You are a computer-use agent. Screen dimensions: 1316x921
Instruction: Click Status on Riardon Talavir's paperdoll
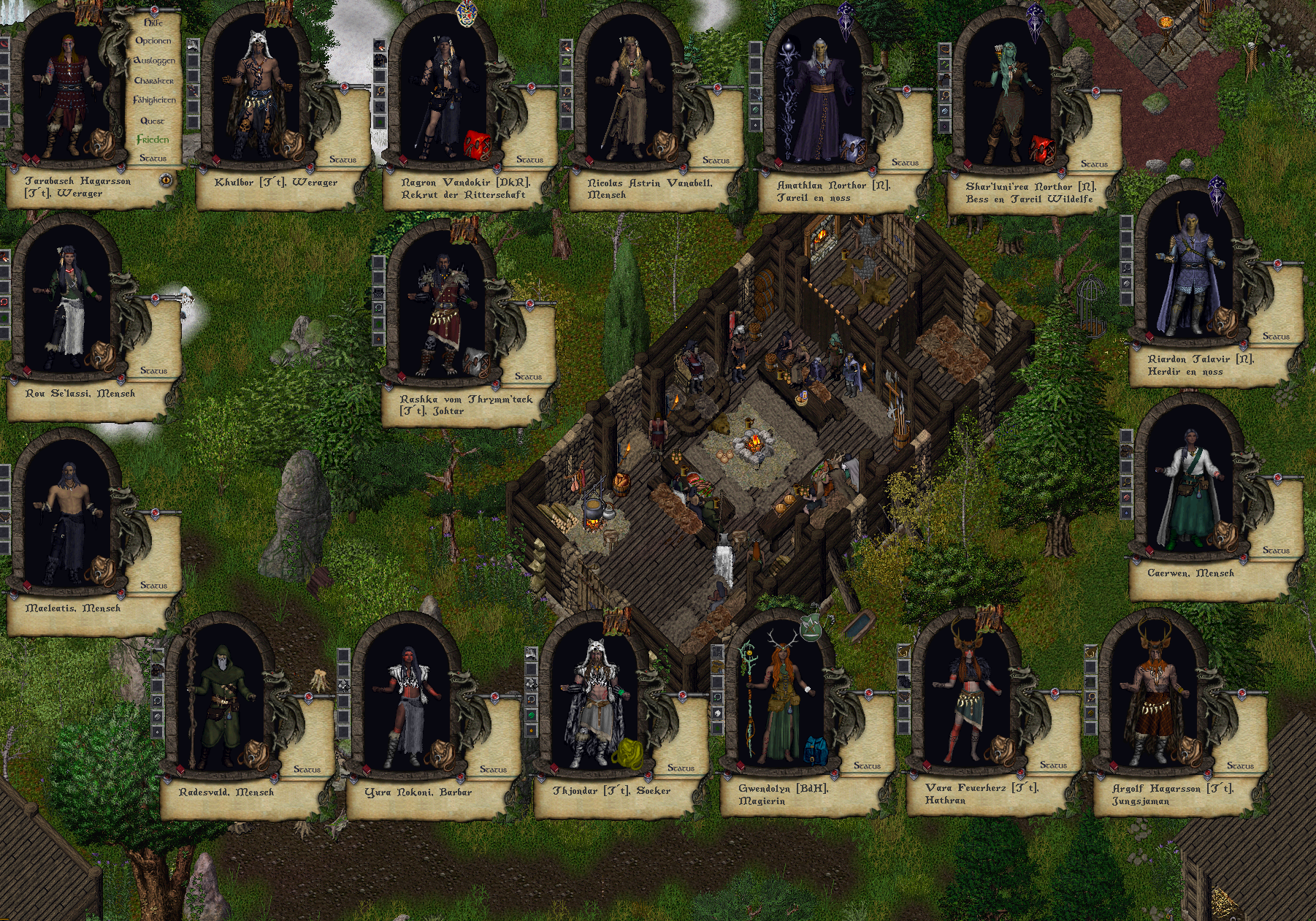click(1276, 337)
